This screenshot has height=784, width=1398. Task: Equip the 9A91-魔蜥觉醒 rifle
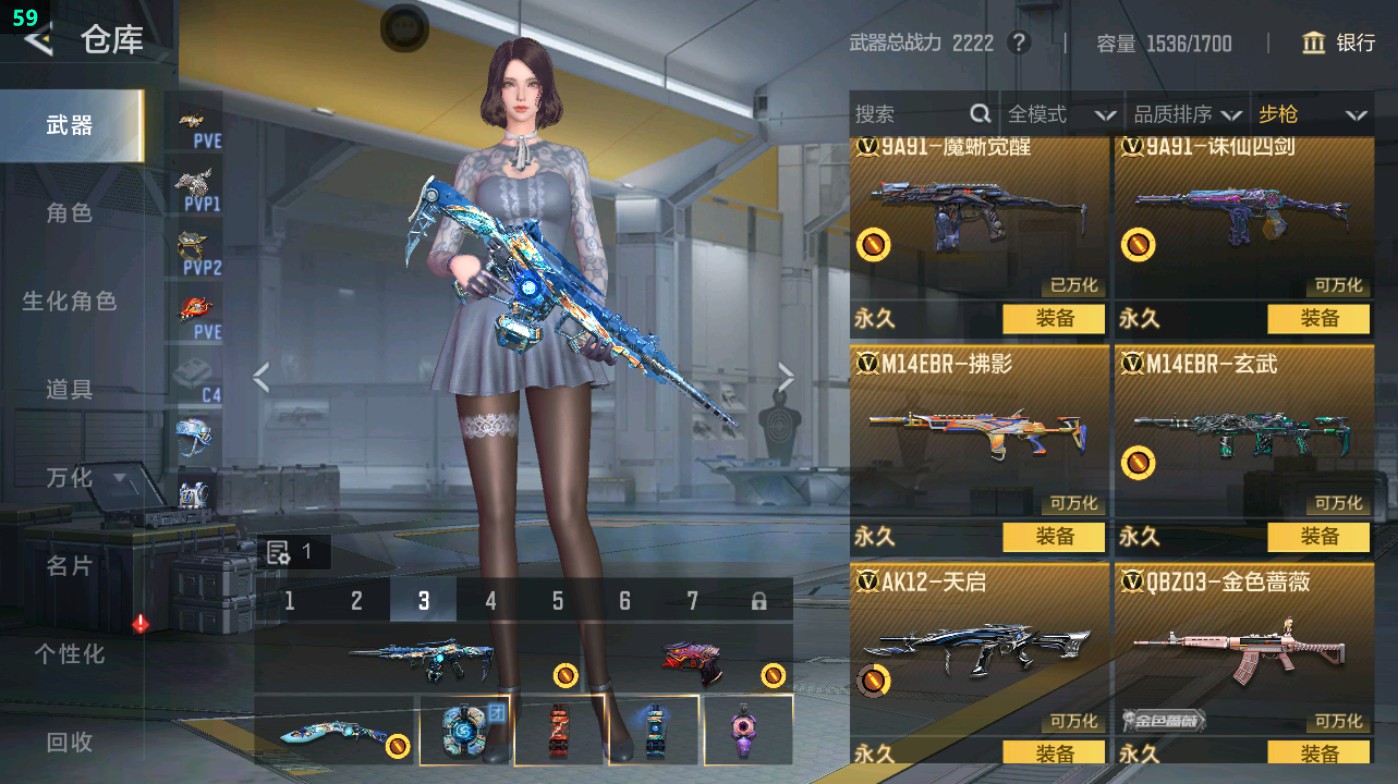(1054, 319)
